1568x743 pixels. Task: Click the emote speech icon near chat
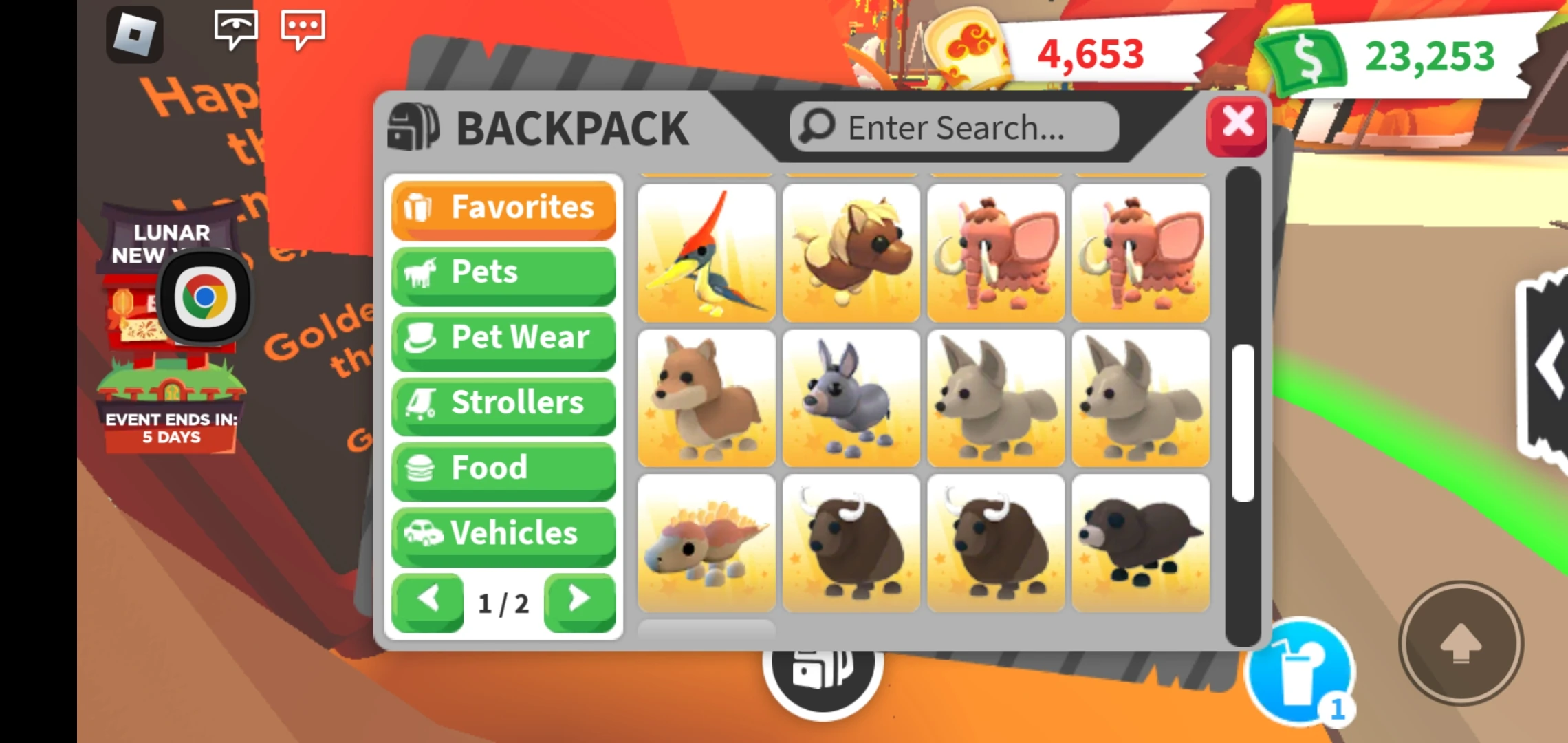coord(235,29)
